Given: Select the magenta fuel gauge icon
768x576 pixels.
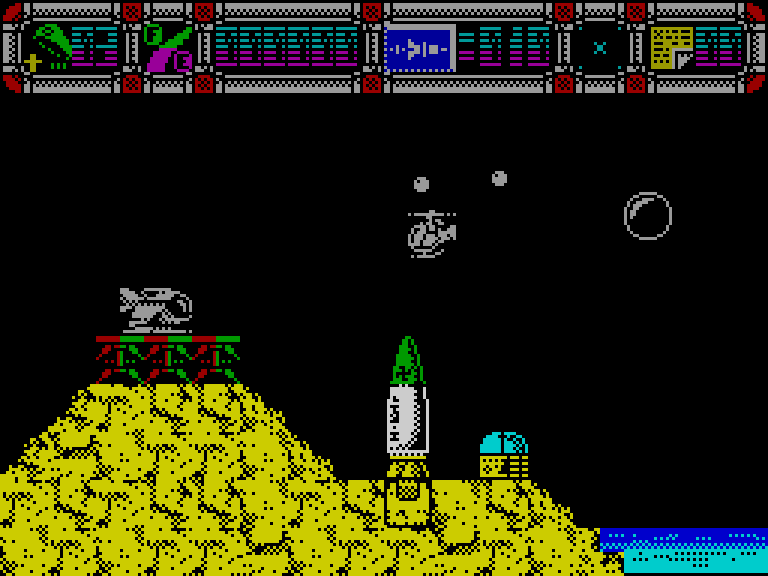Looking at the screenshot, I should point(167,48).
